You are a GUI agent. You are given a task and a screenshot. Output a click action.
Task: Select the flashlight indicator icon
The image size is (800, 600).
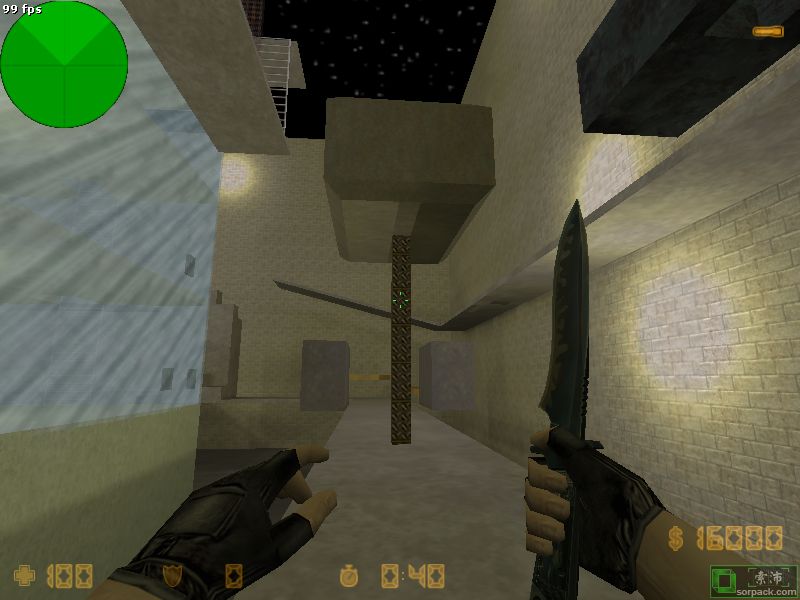pyautogui.click(x=768, y=32)
